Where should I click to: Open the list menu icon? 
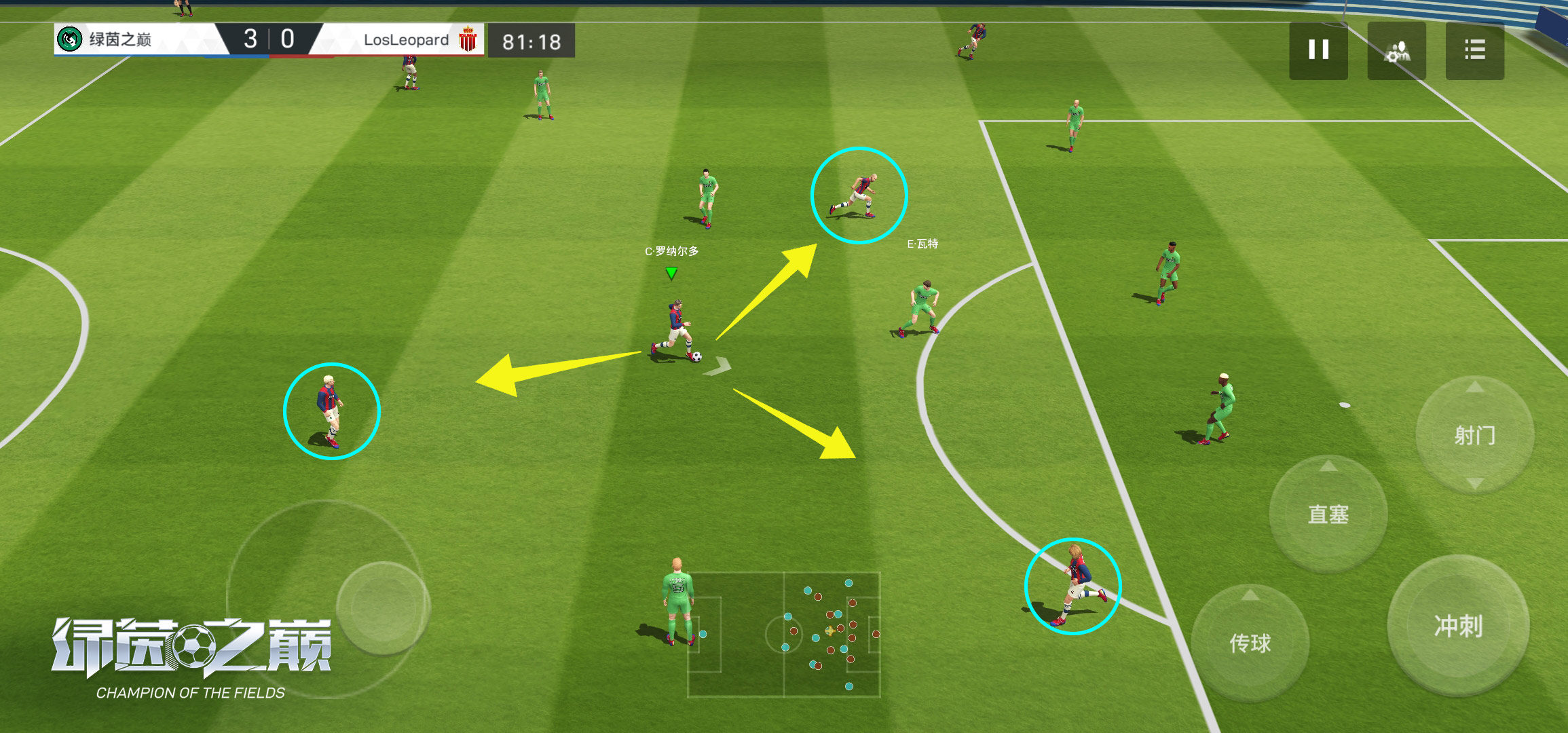(1474, 50)
